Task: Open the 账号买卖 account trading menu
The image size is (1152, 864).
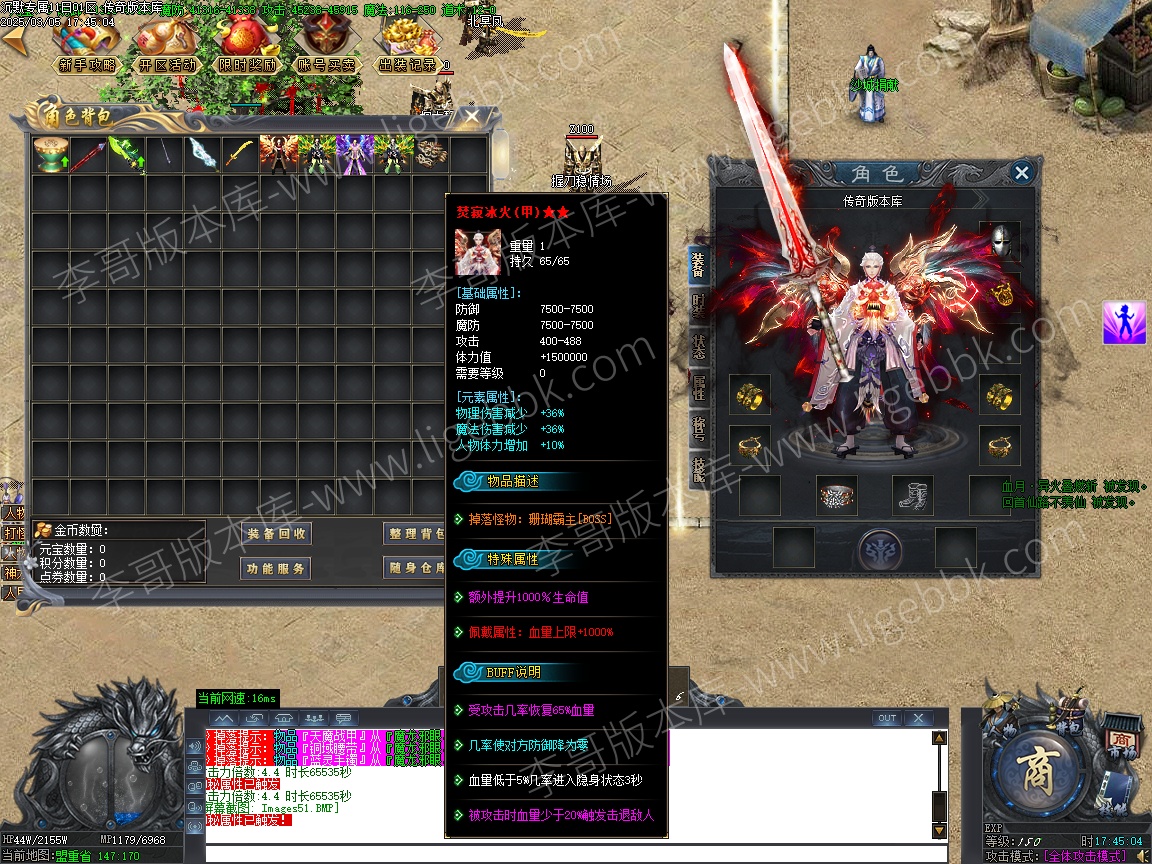Action: point(327,64)
